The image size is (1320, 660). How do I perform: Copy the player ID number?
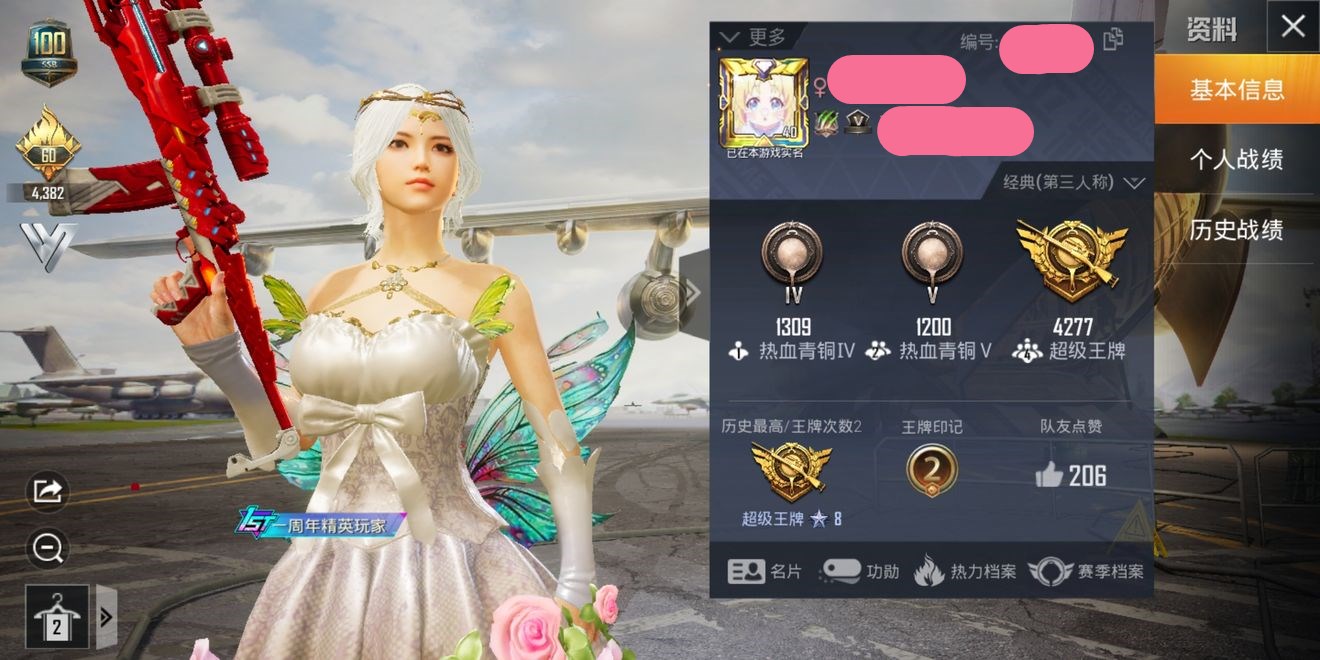click(1113, 40)
